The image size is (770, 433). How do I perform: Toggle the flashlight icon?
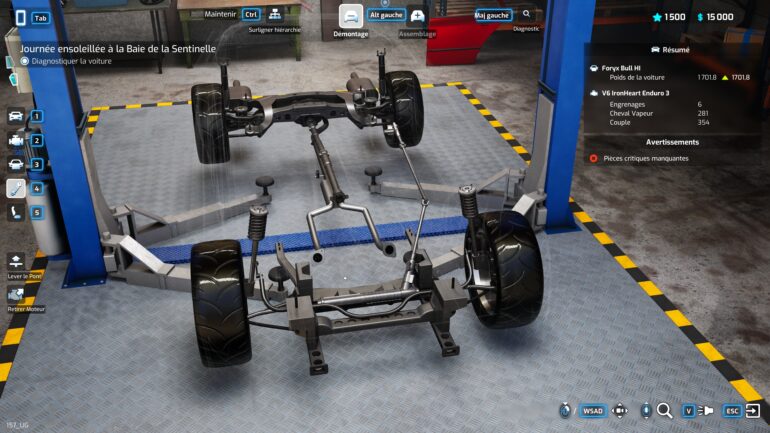tap(706, 410)
